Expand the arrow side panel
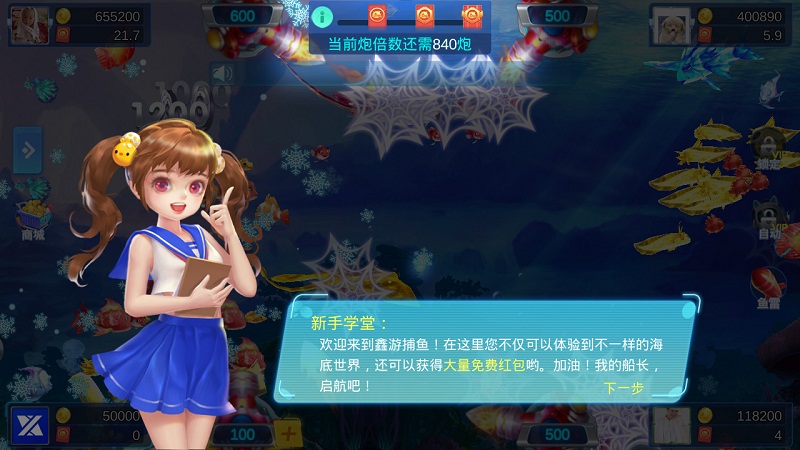The height and width of the screenshot is (450, 800). coord(27,151)
